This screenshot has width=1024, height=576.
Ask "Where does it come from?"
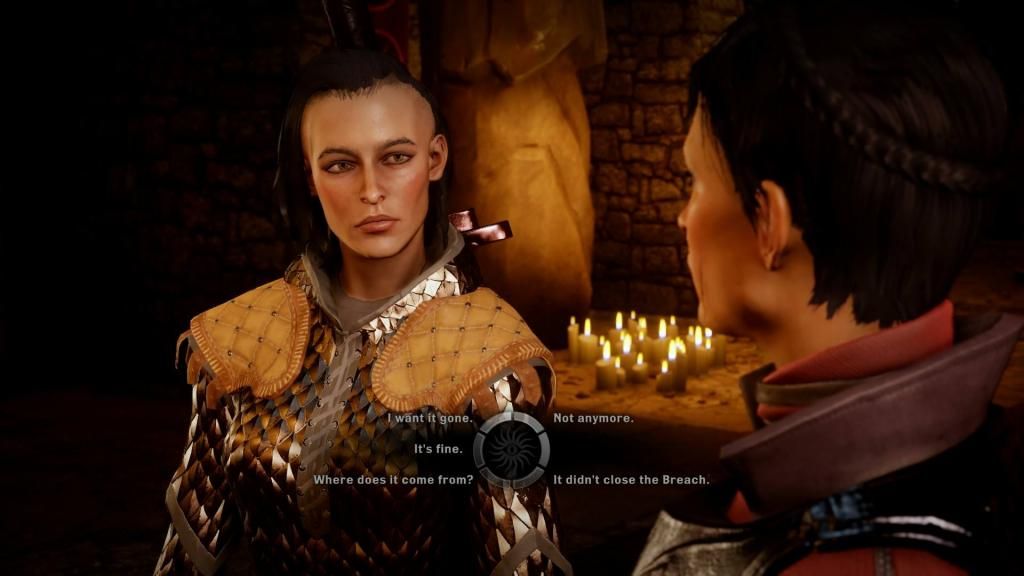(393, 480)
